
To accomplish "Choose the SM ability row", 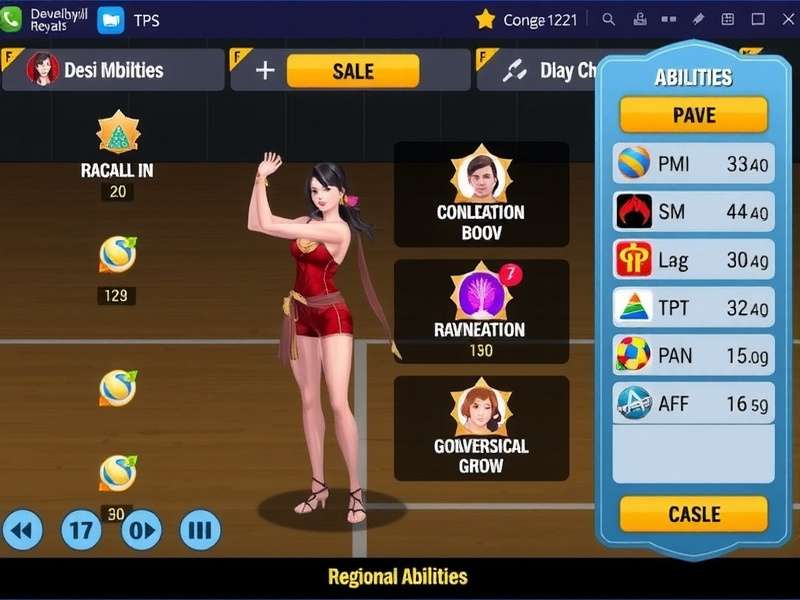I will click(x=693, y=211).
